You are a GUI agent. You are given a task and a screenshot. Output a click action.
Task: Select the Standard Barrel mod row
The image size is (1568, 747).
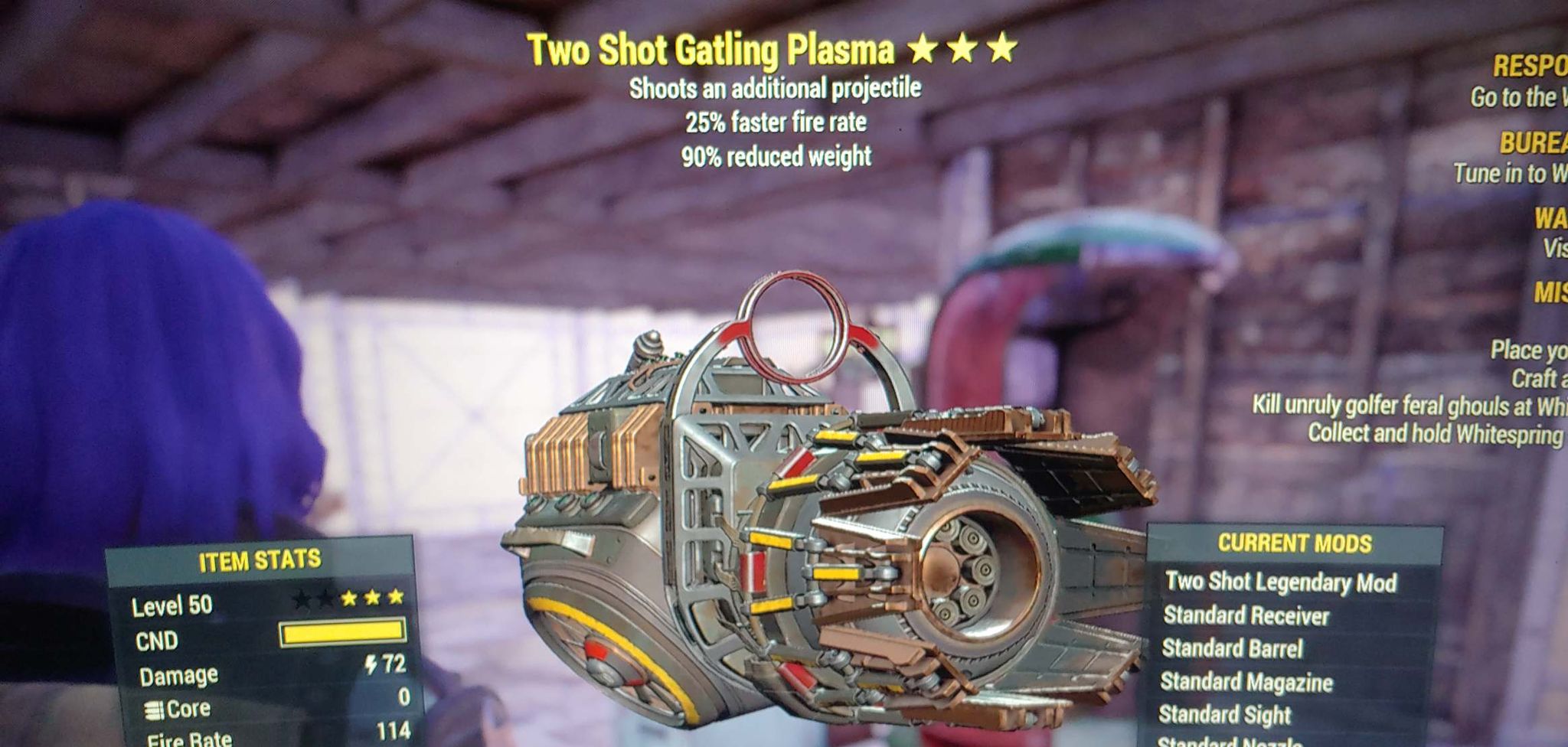(1232, 648)
